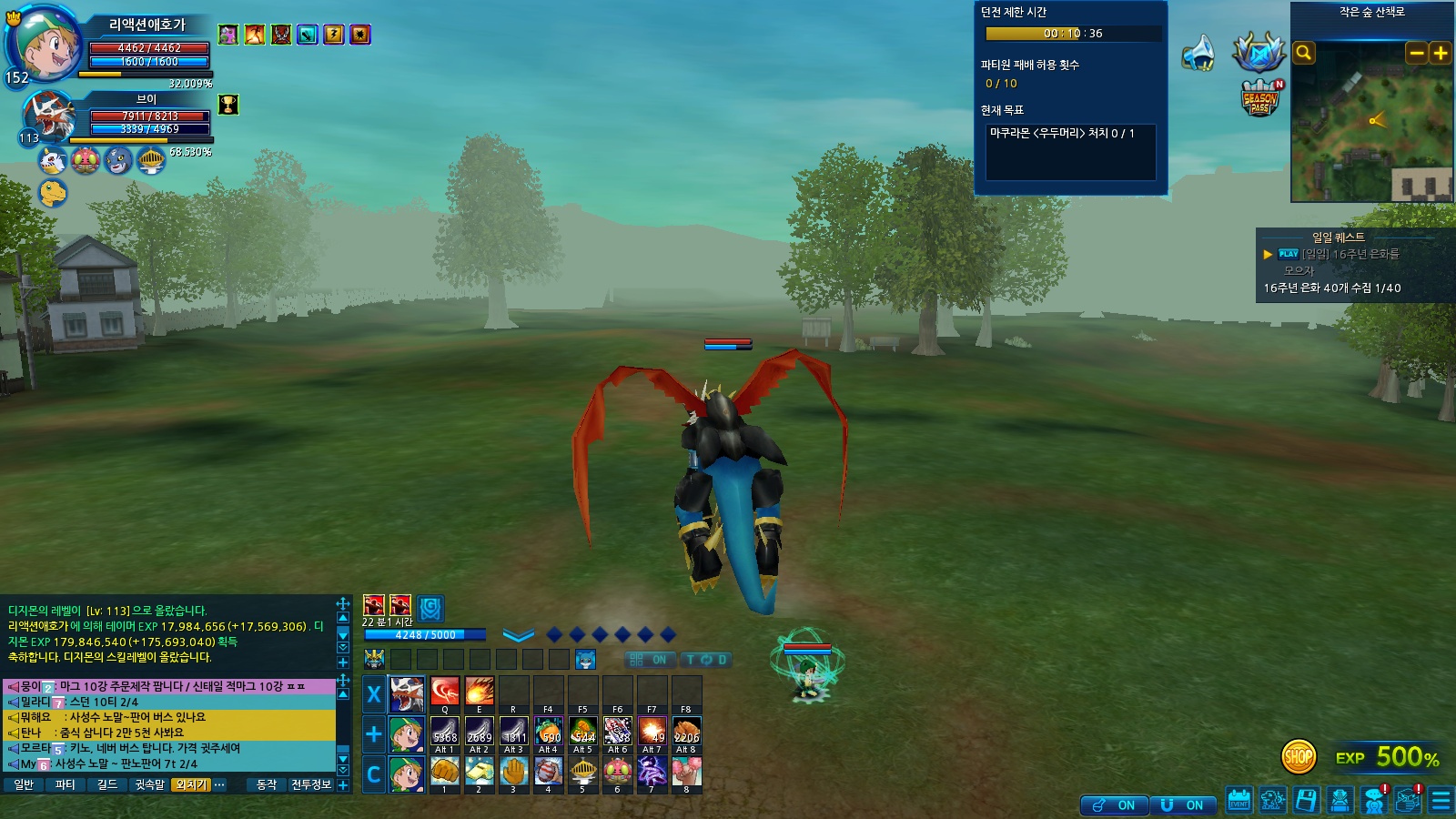1456x819 pixels.
Task: Open the 전투정보 combat info tab
Action: click(310, 784)
